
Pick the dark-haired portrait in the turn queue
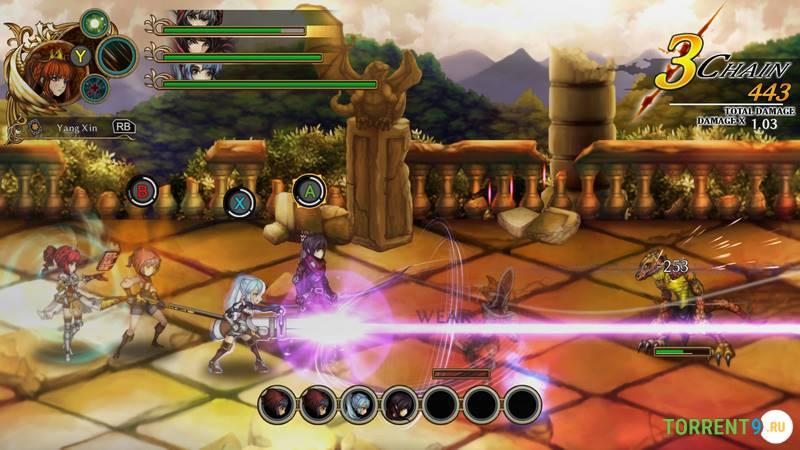(x=399, y=404)
